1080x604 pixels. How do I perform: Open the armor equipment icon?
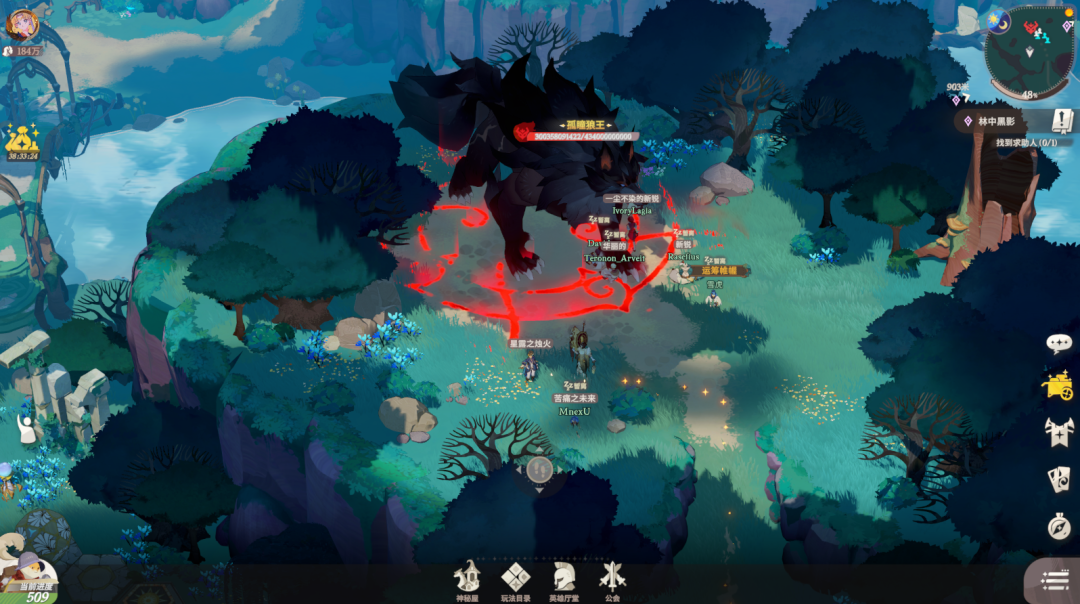click(1059, 432)
